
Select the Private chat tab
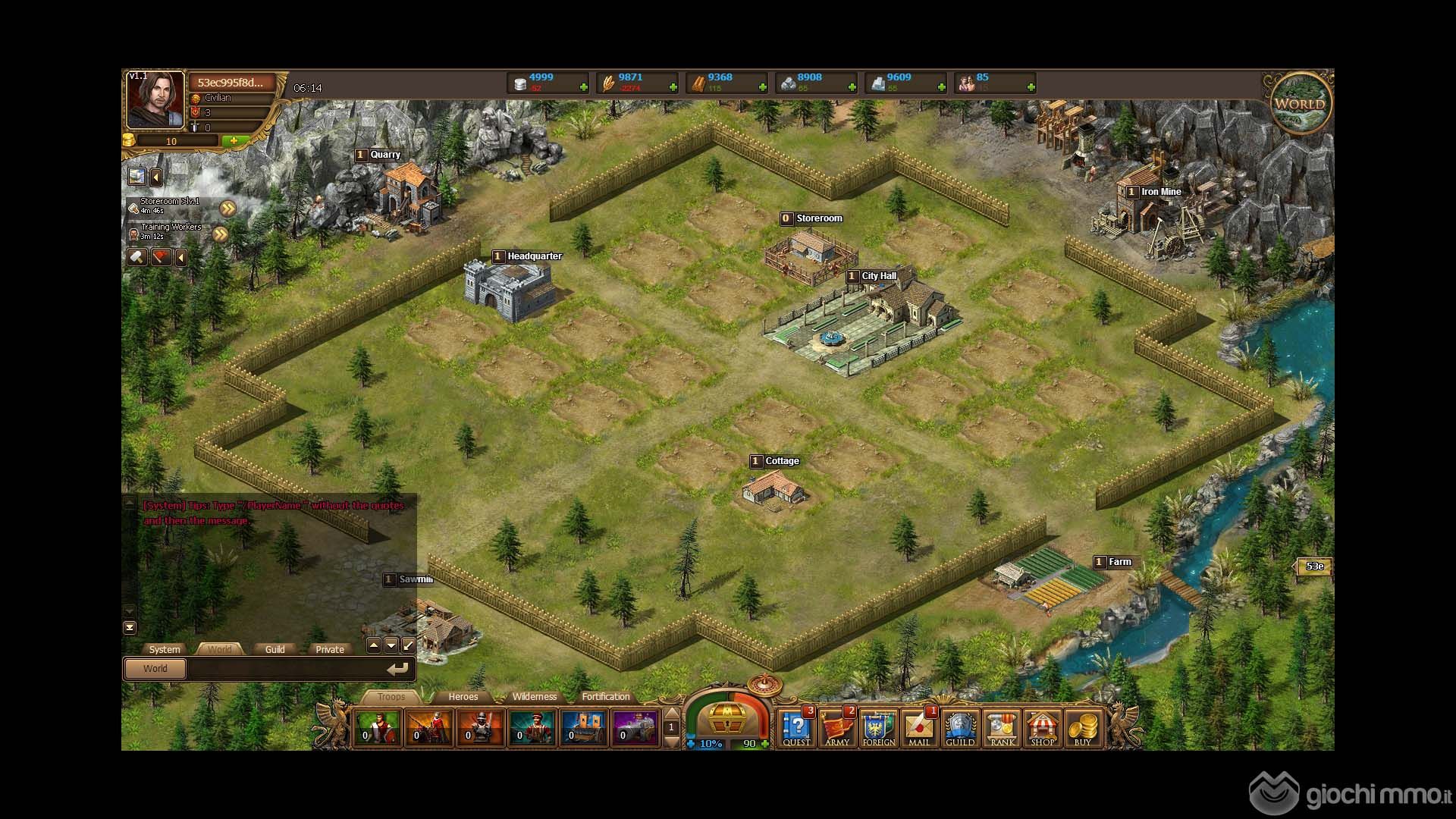[x=329, y=649]
